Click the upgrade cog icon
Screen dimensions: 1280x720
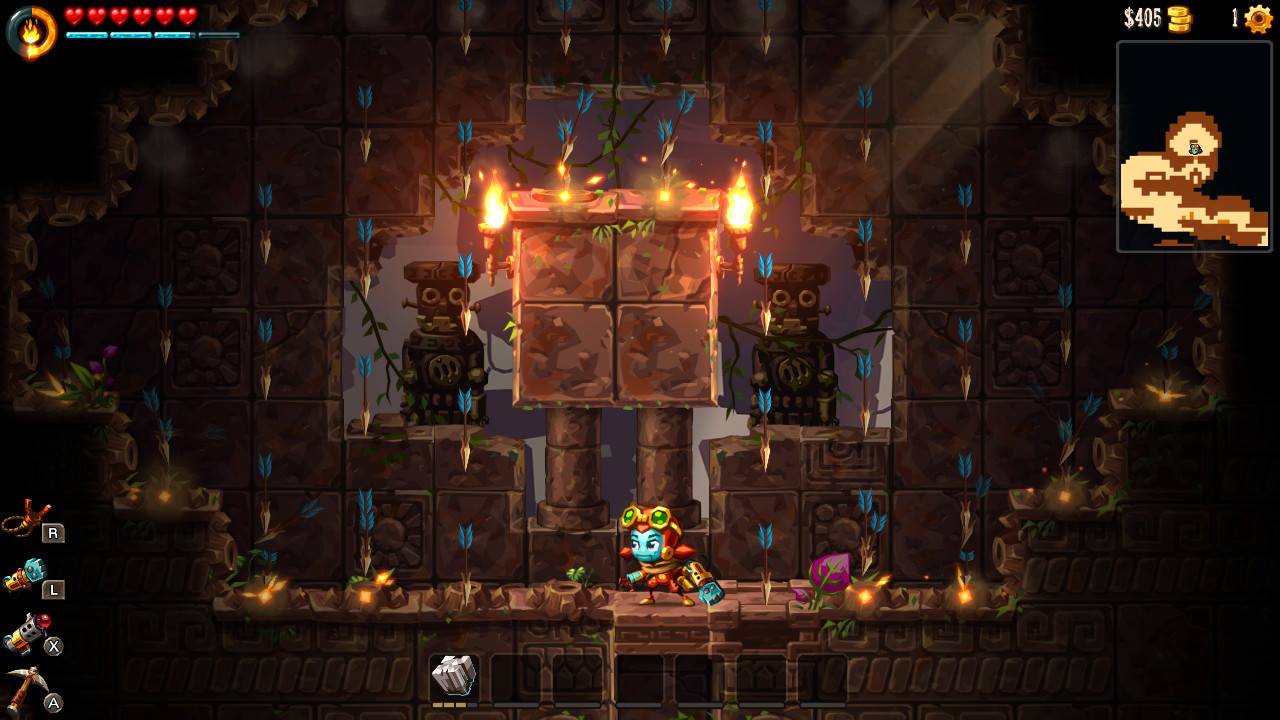(1257, 19)
